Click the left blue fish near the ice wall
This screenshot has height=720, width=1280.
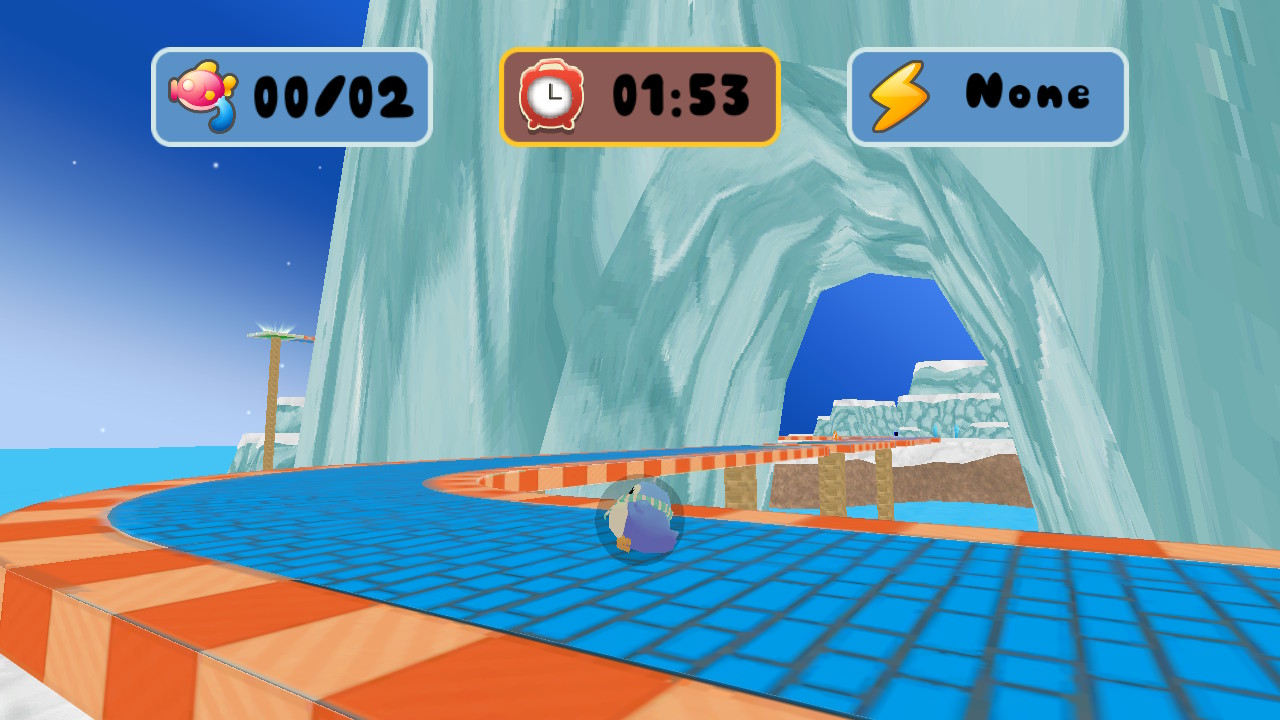937,430
